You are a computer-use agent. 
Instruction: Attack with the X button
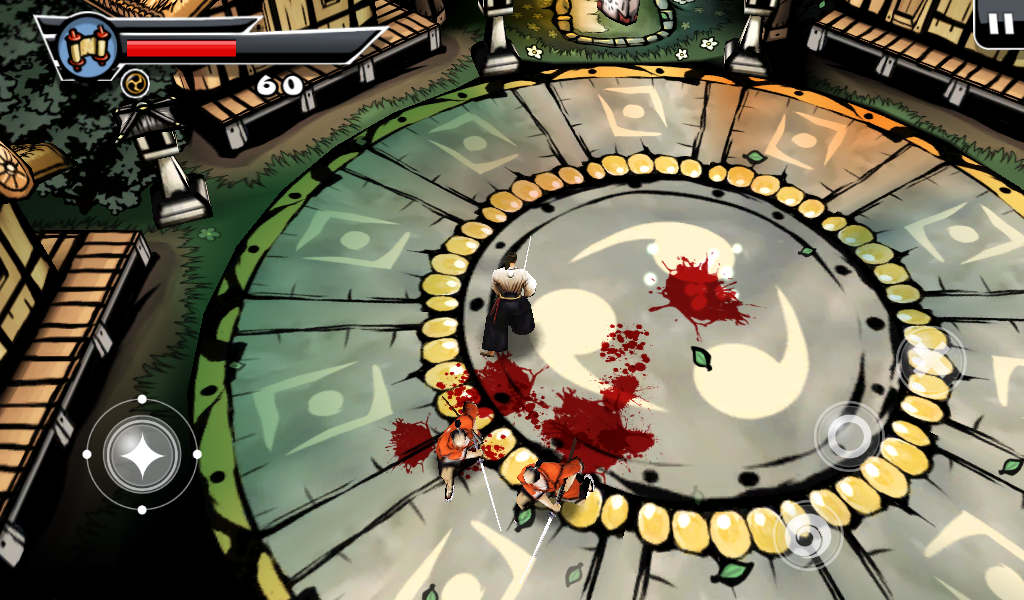pyautogui.click(x=931, y=357)
